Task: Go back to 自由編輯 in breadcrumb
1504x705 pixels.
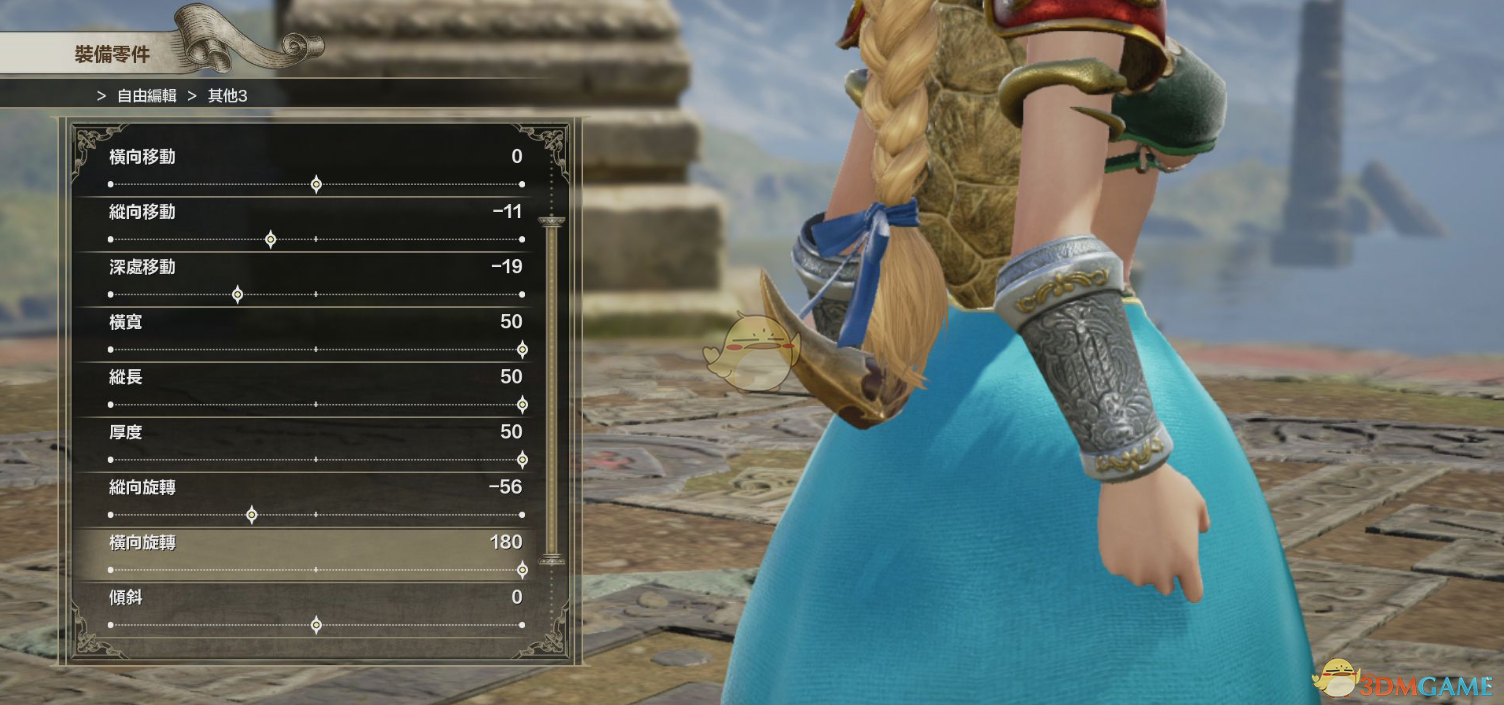Action: (146, 96)
